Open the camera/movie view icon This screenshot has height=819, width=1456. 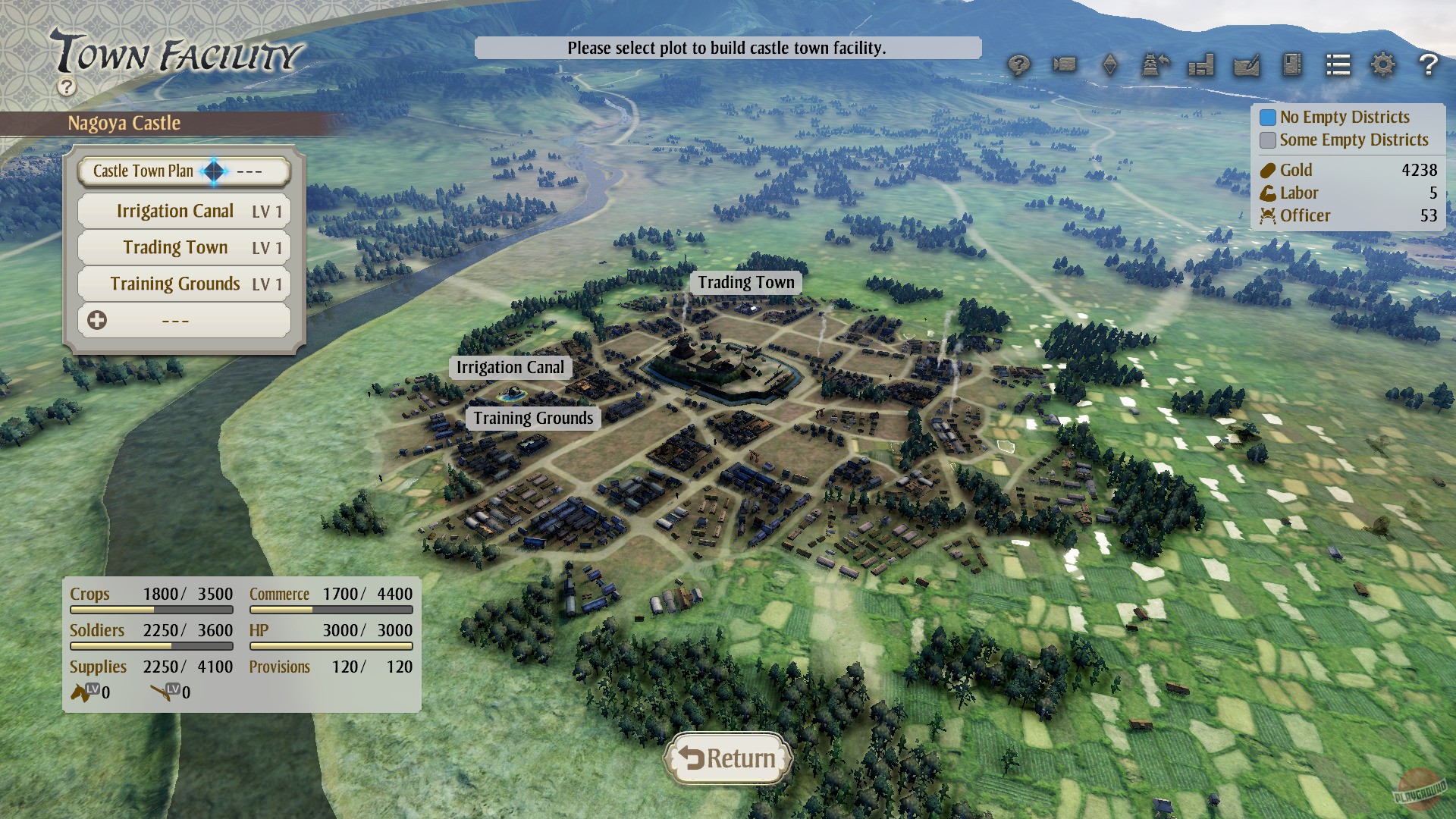point(1065,65)
